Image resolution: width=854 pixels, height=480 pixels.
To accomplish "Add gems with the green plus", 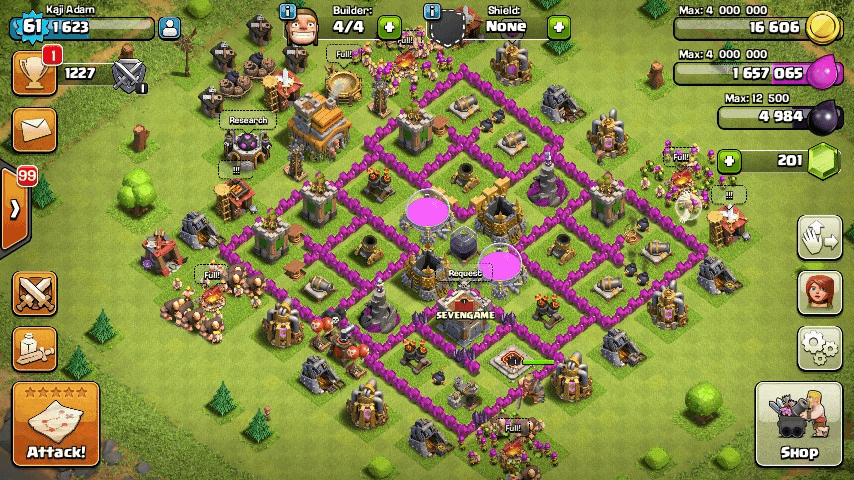I will pyautogui.click(x=729, y=161).
